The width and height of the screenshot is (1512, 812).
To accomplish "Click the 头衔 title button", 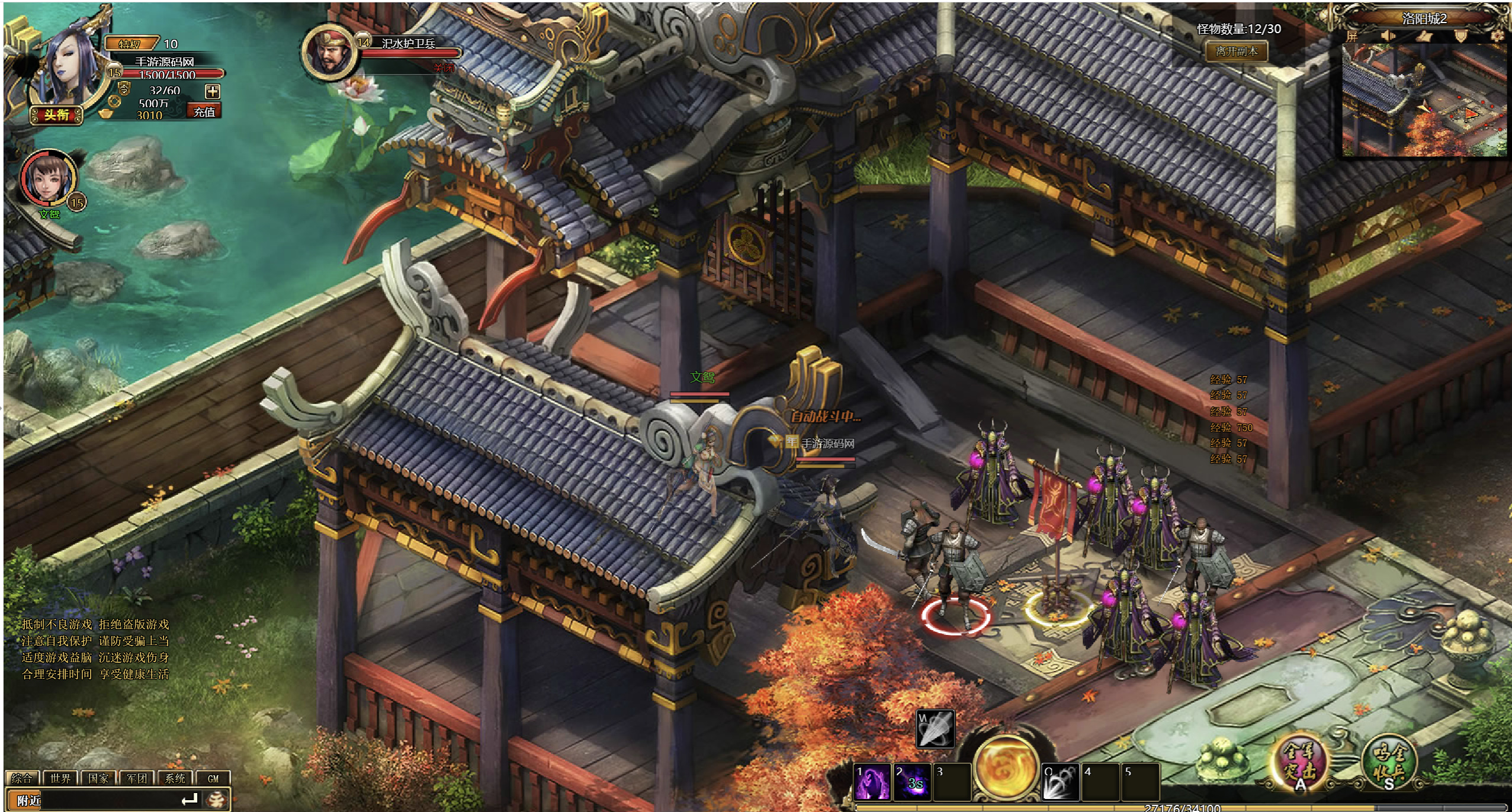I will 56,114.
